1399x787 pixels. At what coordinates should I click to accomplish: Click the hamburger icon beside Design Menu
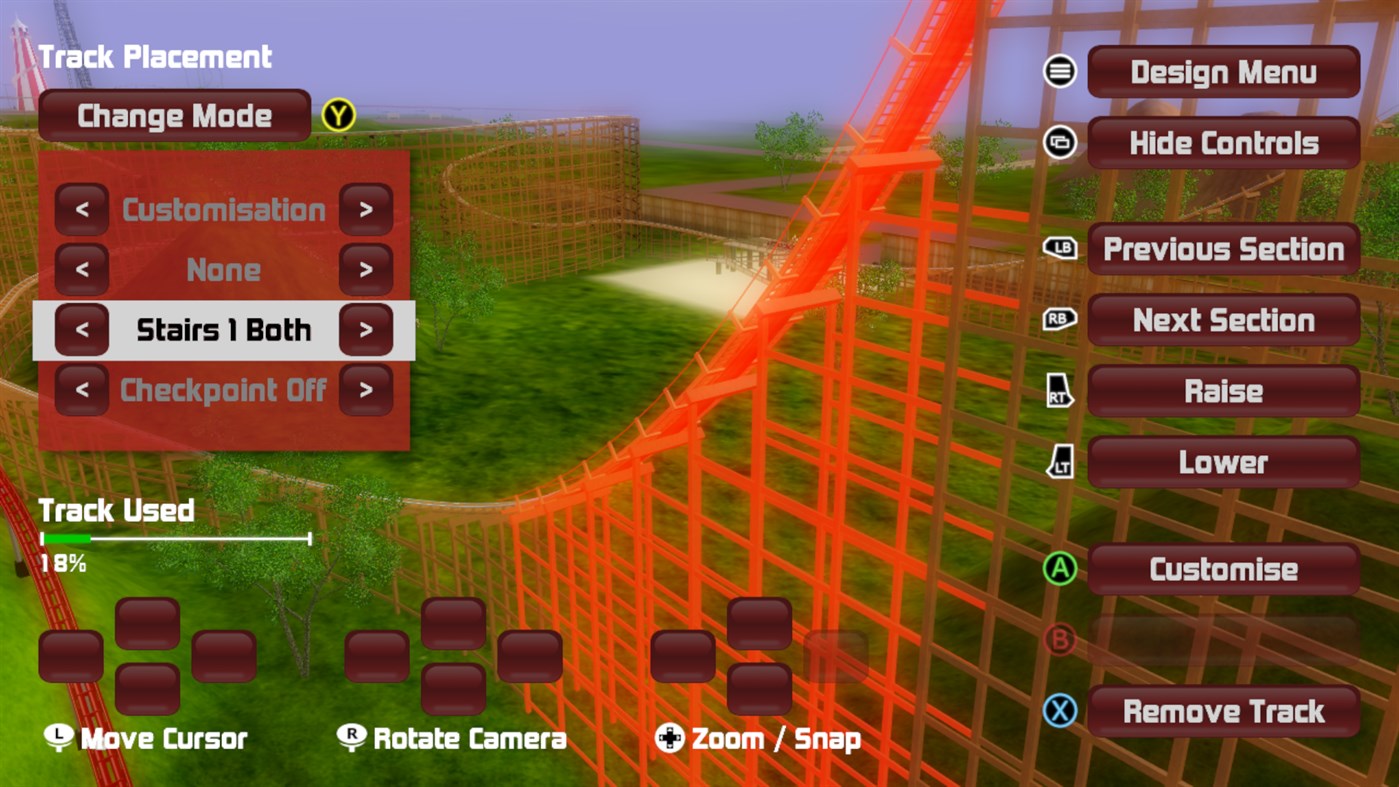[1058, 71]
